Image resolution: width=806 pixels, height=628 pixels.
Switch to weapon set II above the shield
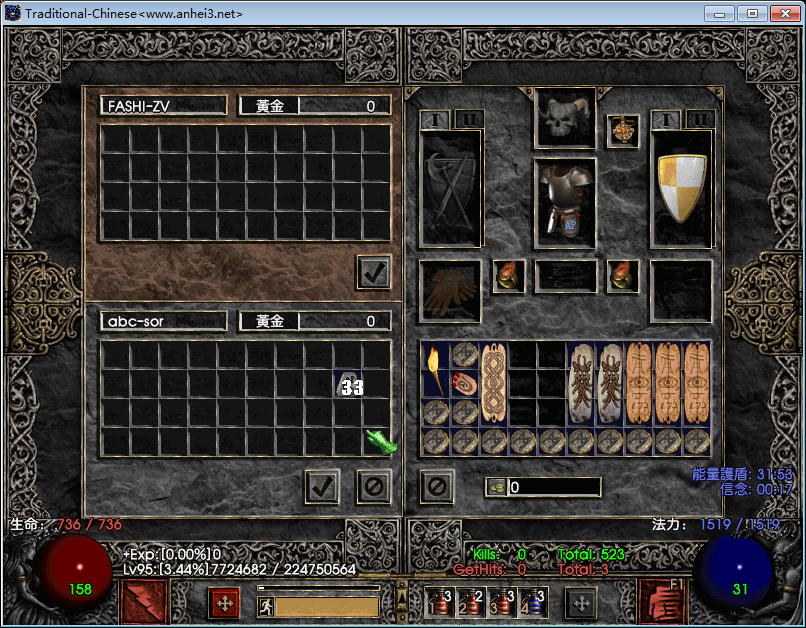click(x=701, y=120)
